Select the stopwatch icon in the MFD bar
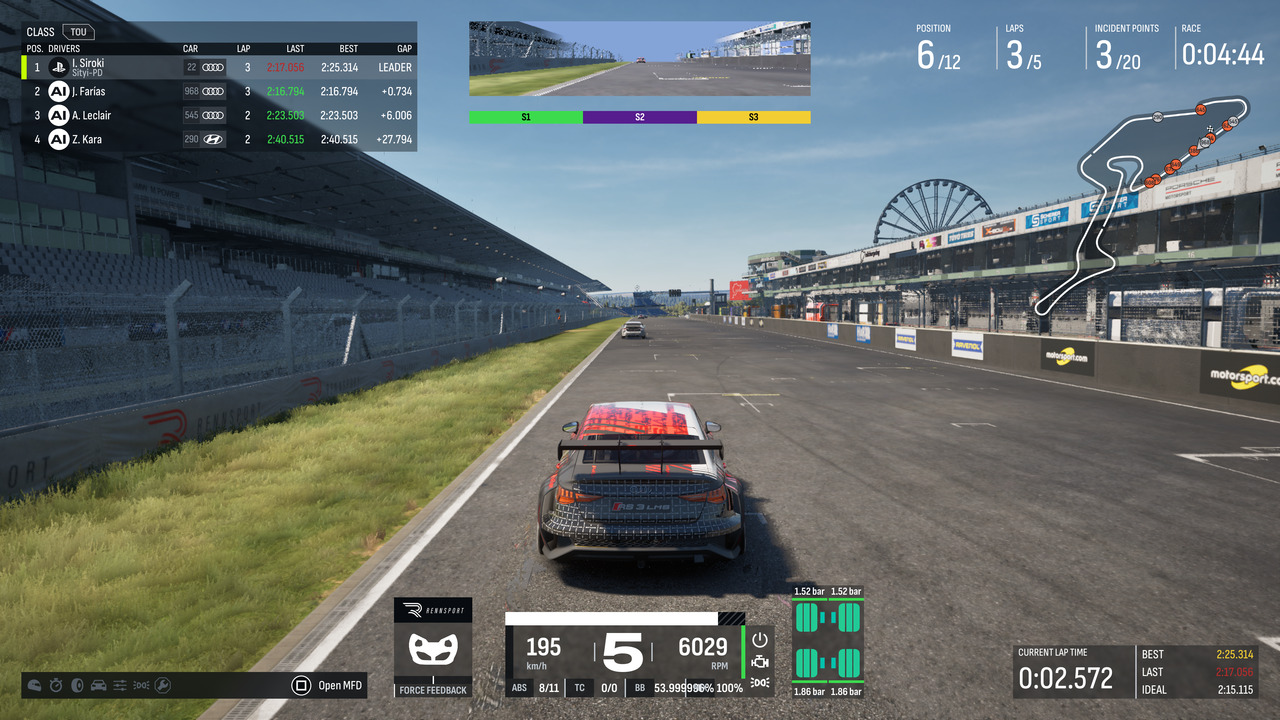 click(x=56, y=685)
